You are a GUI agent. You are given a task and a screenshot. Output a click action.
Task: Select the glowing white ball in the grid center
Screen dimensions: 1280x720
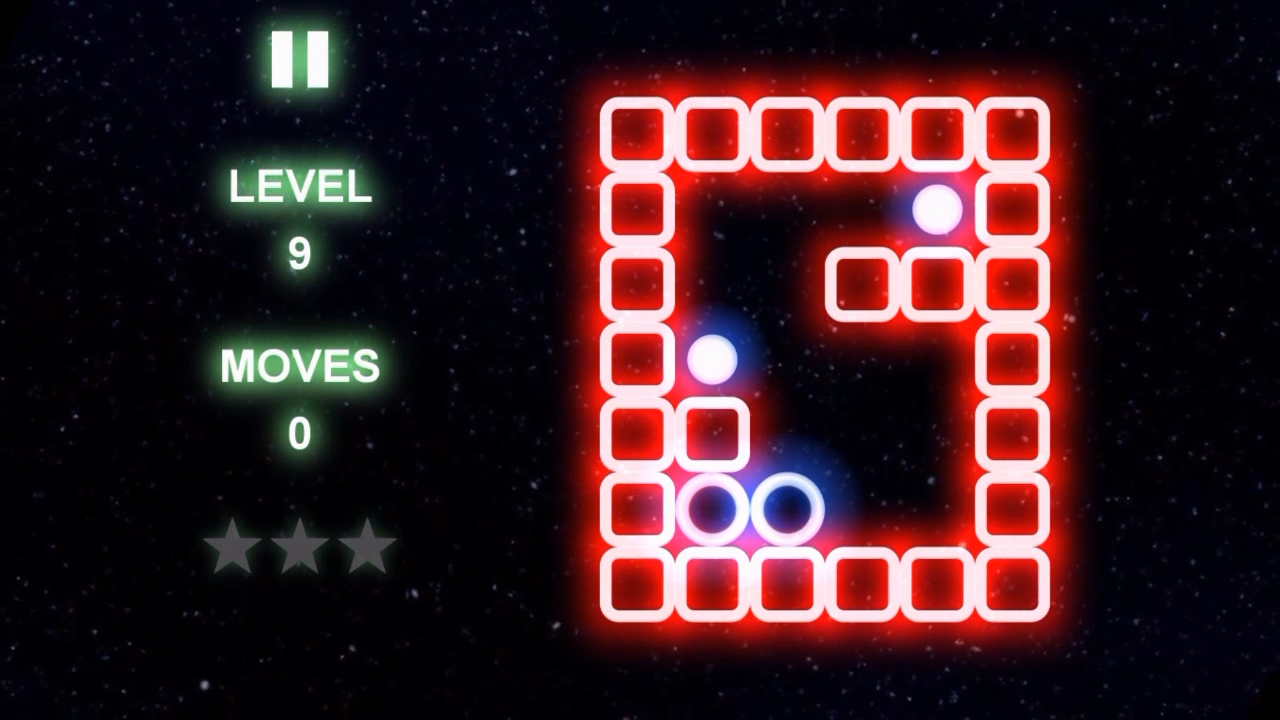[713, 360]
